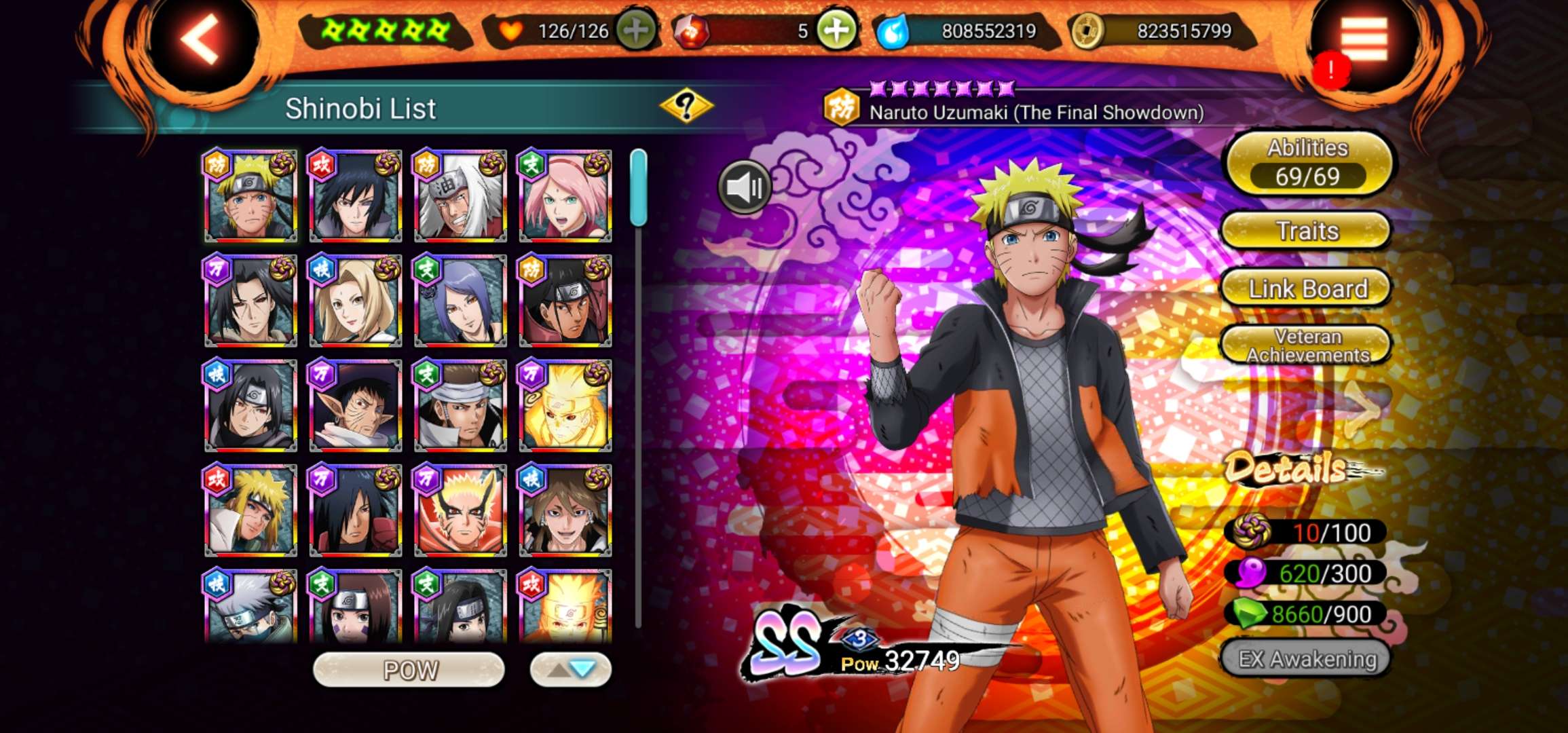Choose the blonde Tsunade portrait
This screenshot has height=733, width=1568.
(x=355, y=301)
